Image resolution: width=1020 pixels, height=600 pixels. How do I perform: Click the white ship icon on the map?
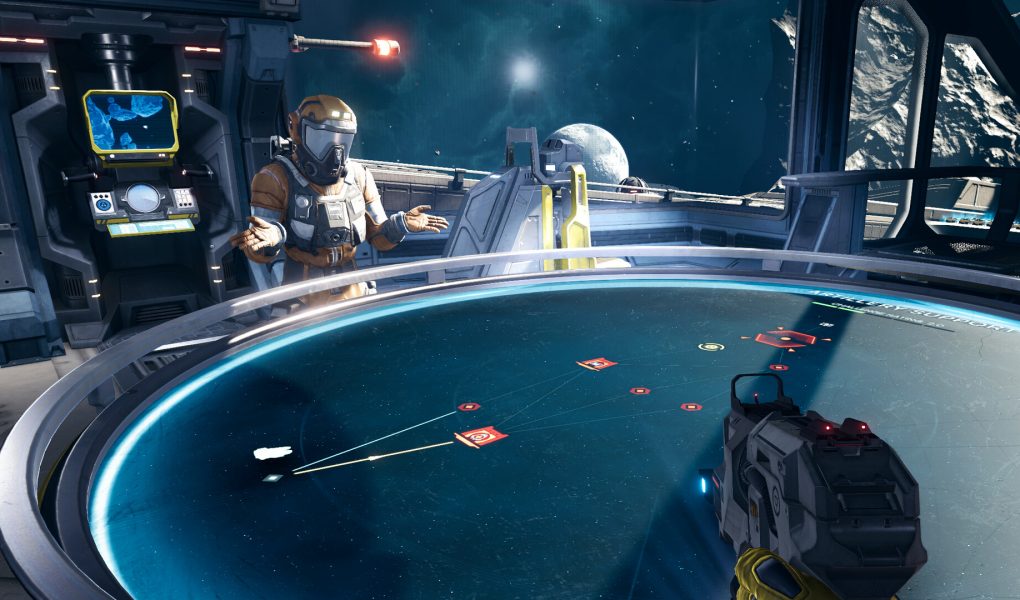273,453
